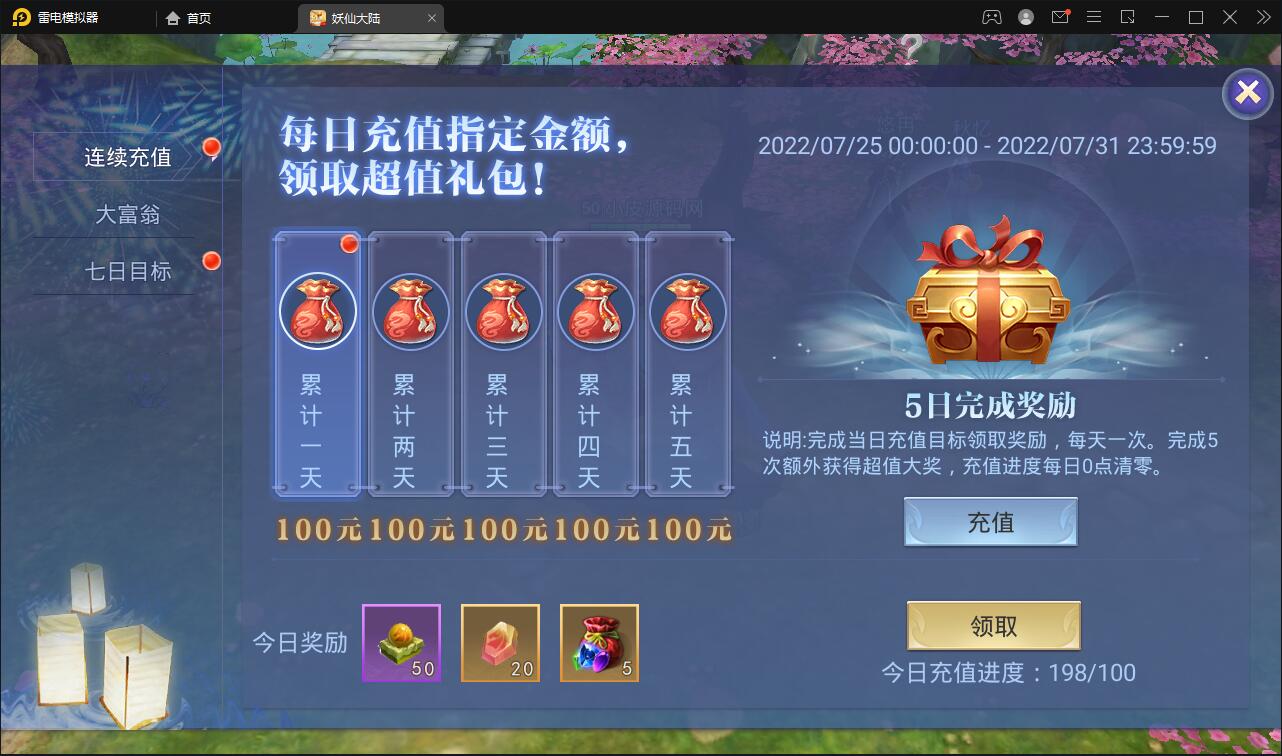Select the 累计三天 reward pouch
Viewport: 1282px width, 756px height.
(x=503, y=311)
